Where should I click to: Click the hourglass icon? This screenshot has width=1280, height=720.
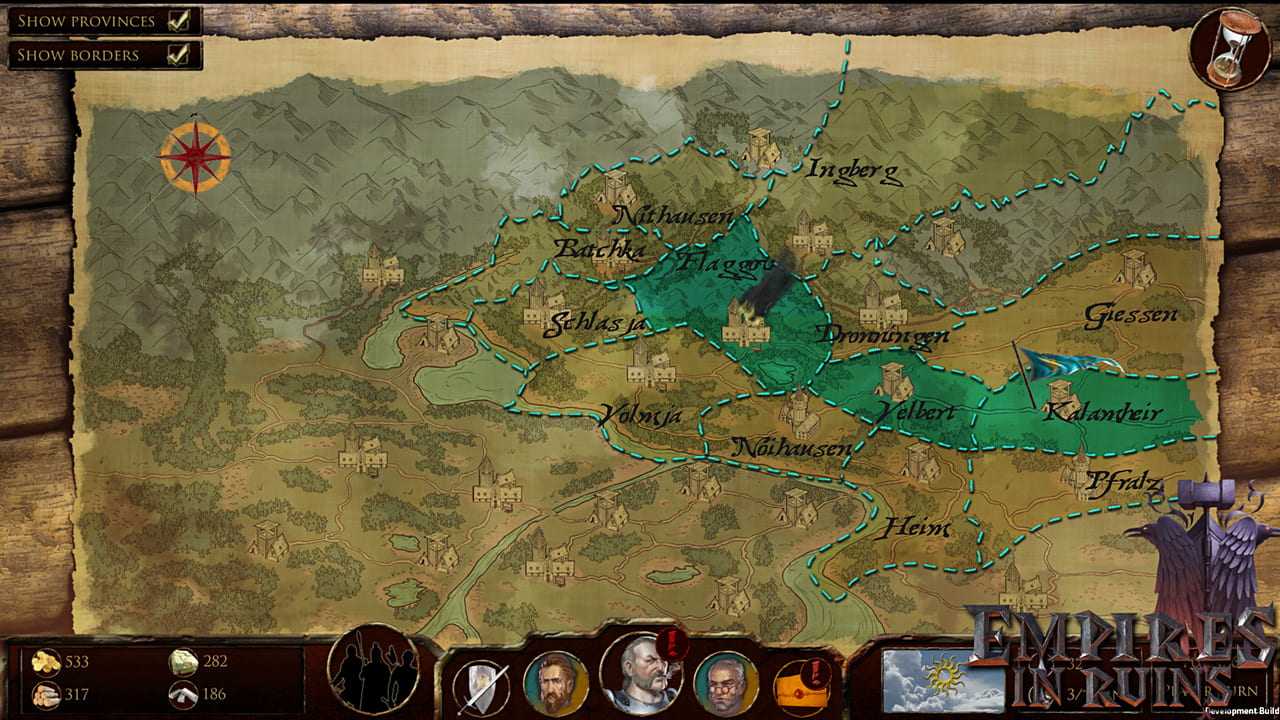point(1223,48)
